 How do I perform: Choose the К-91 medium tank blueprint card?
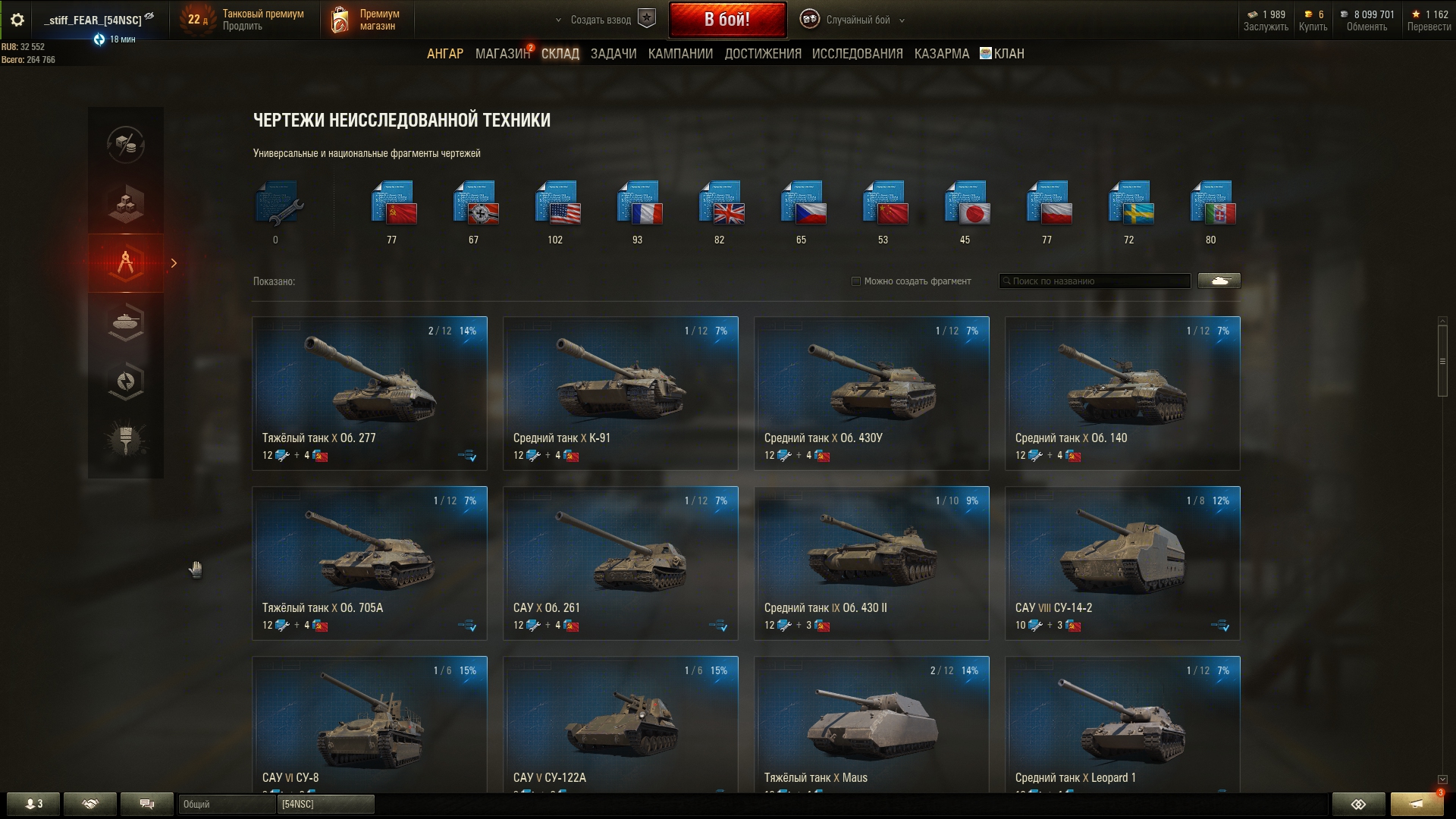620,393
